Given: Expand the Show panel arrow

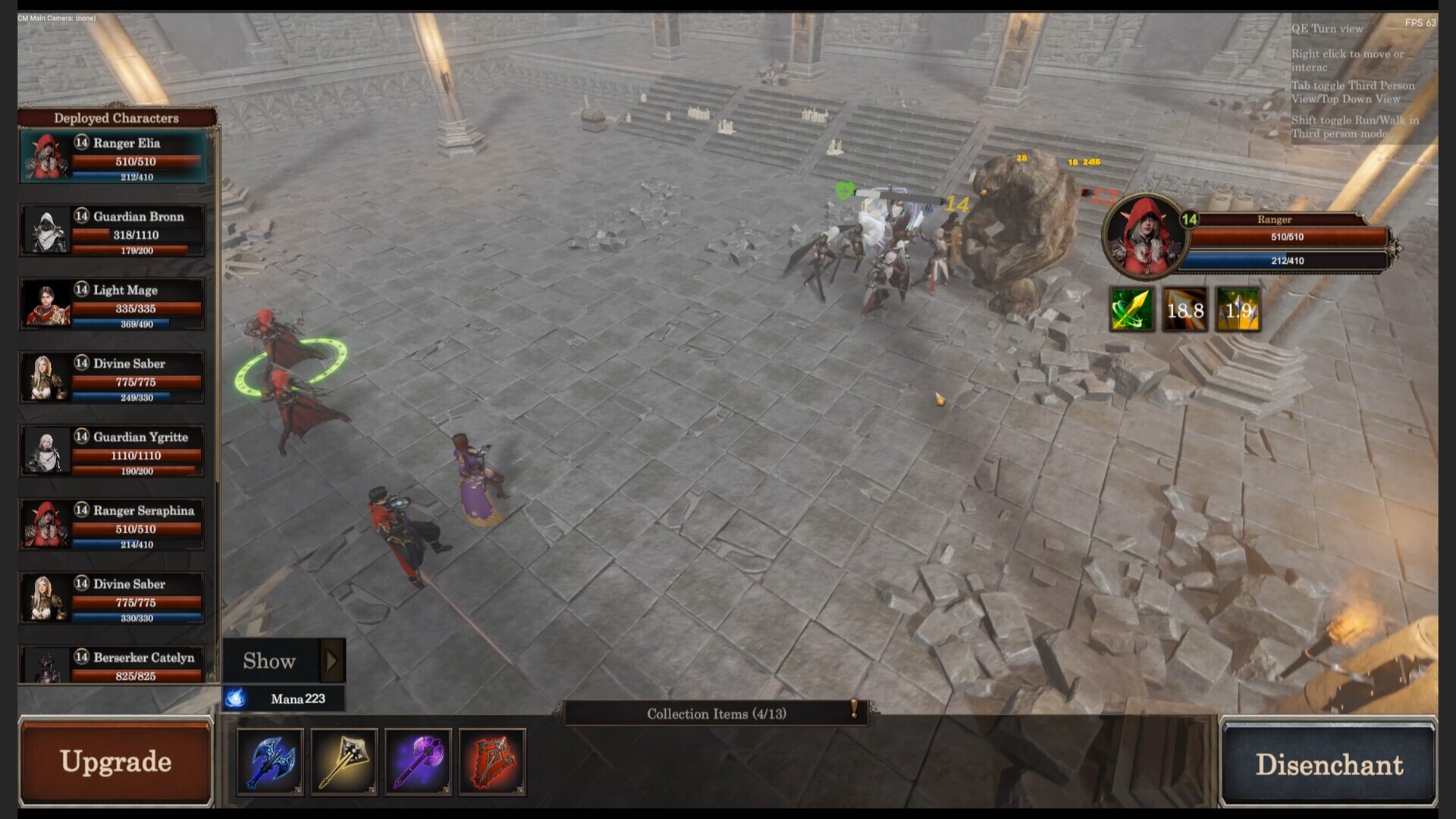Looking at the screenshot, I should (x=331, y=661).
